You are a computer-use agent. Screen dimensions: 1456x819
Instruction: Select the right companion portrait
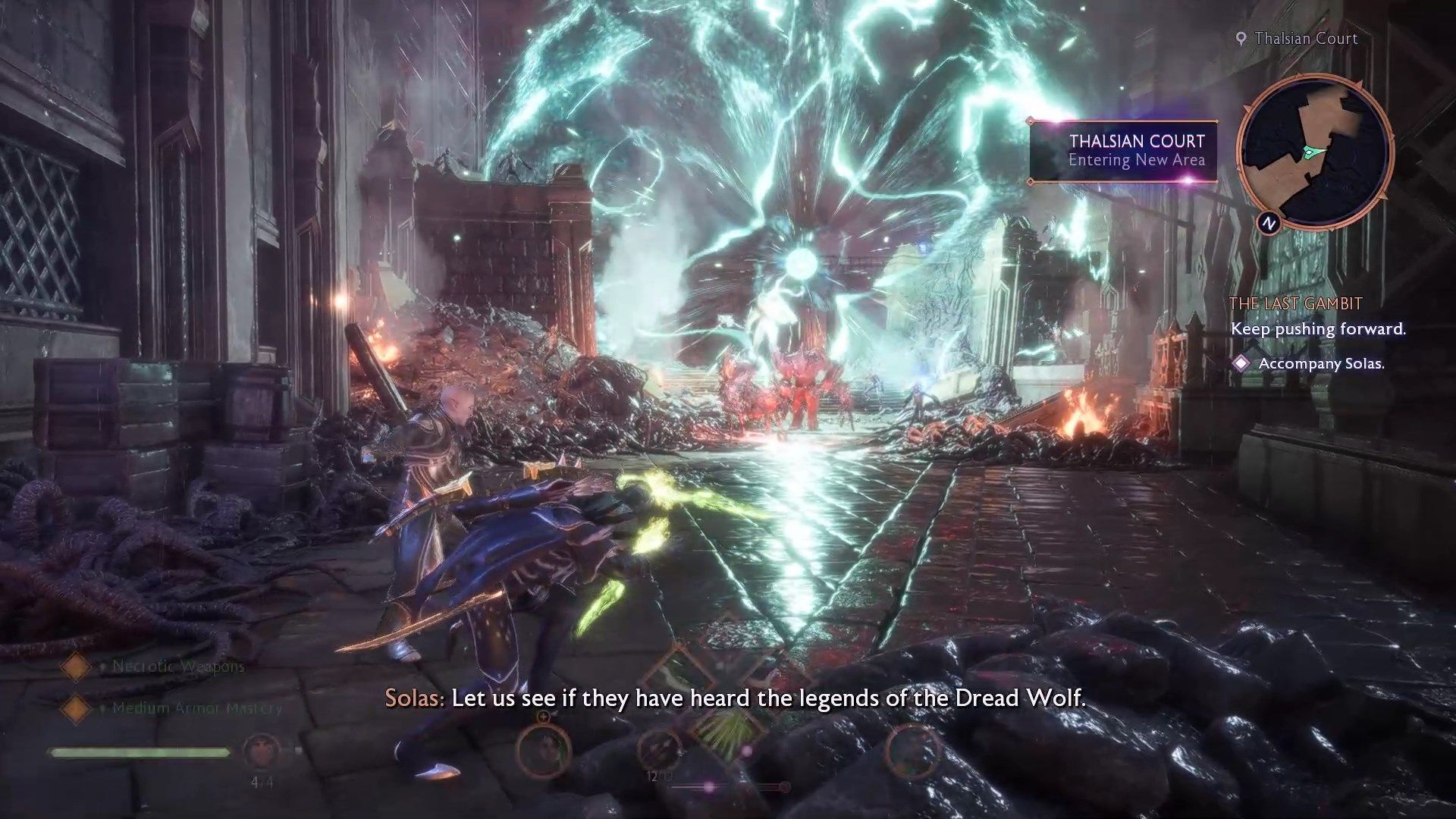click(912, 749)
